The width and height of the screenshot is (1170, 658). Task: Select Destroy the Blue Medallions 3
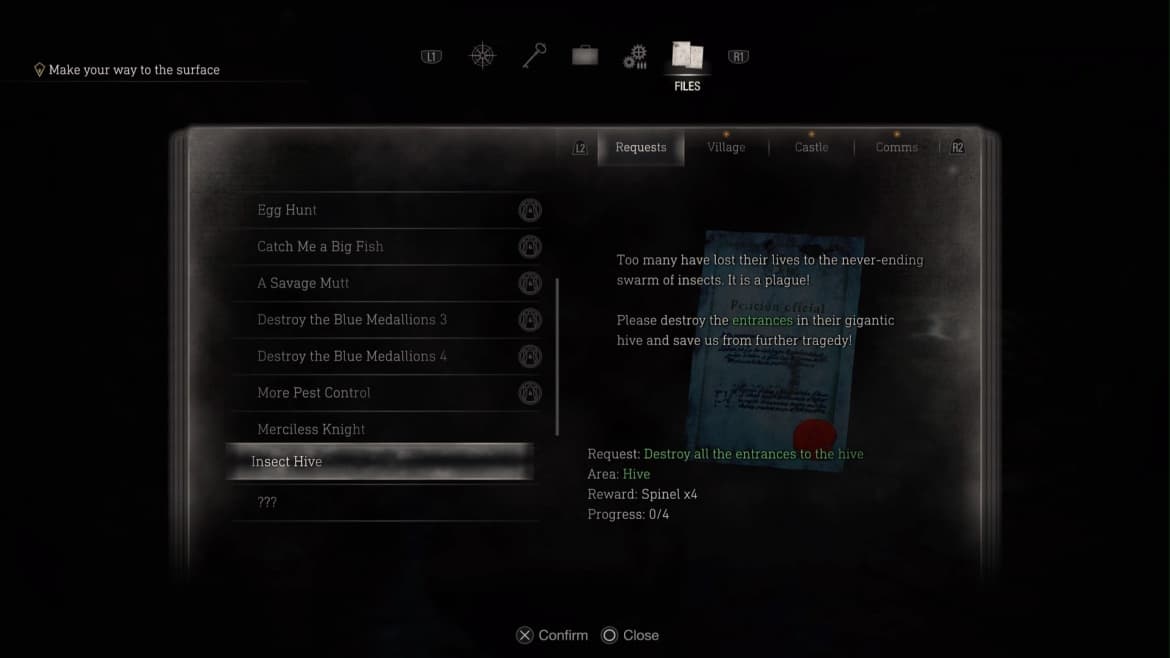[352, 319]
